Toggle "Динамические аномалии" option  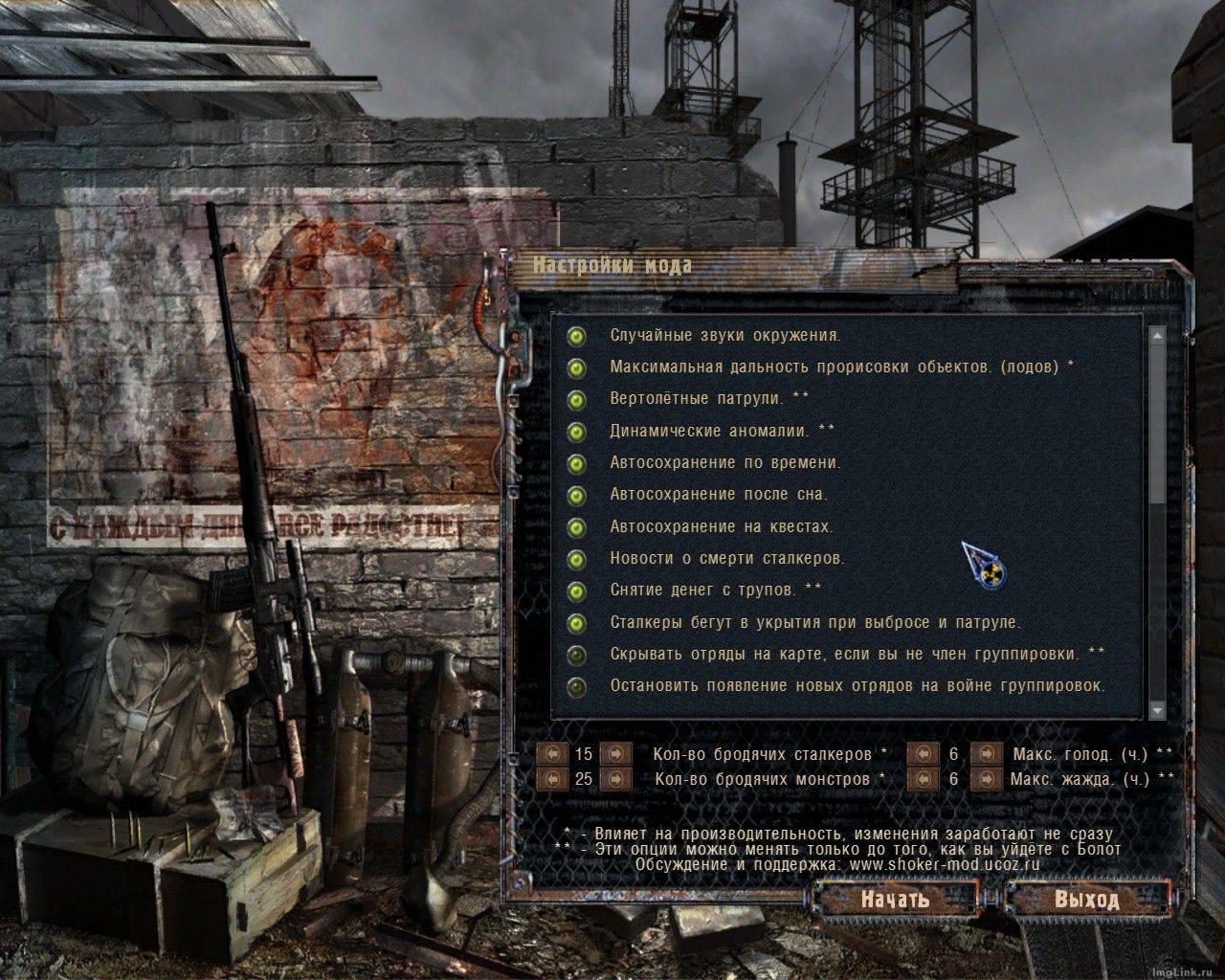pyautogui.click(x=577, y=430)
